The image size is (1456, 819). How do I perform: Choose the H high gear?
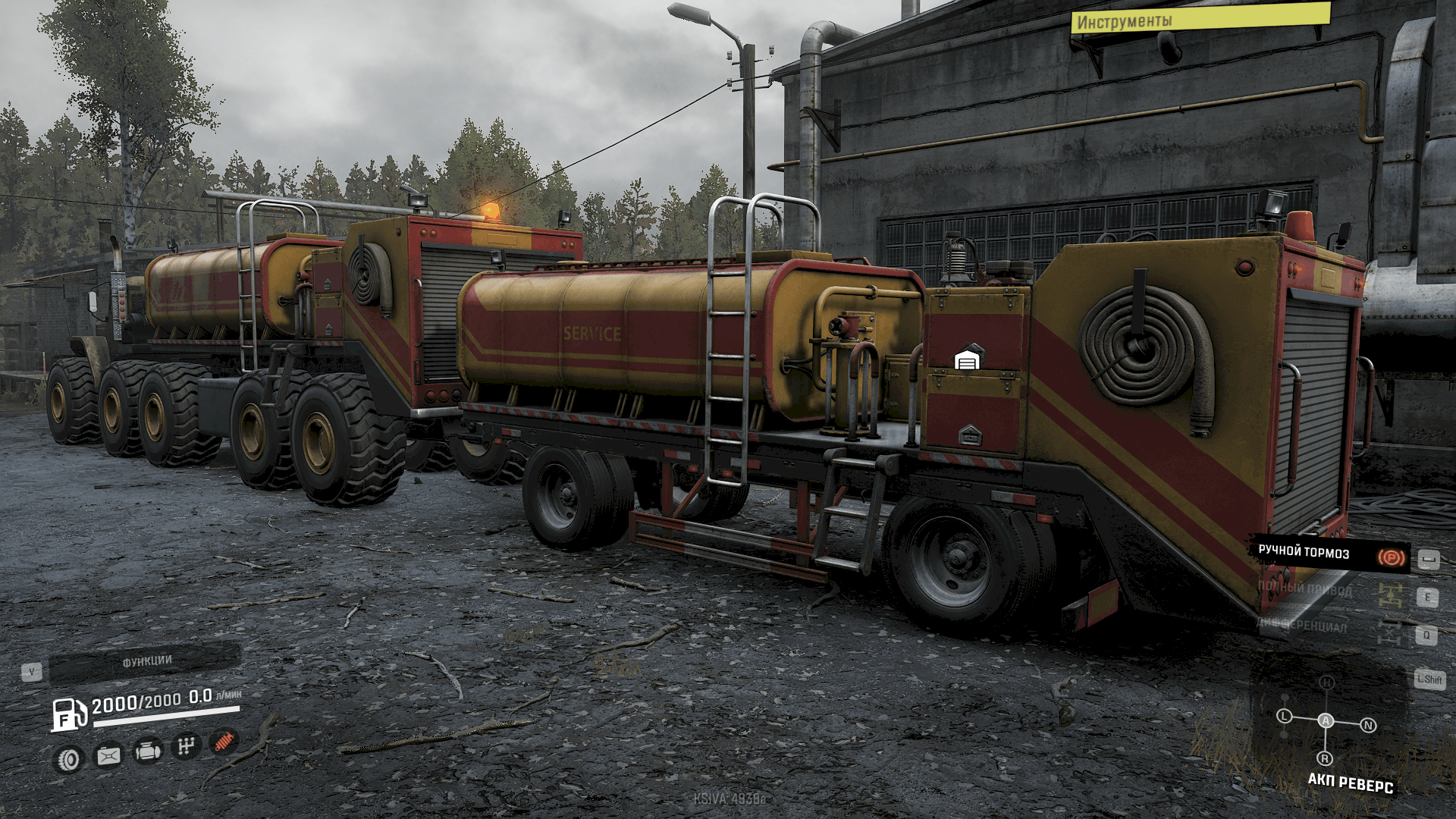pos(1326,682)
